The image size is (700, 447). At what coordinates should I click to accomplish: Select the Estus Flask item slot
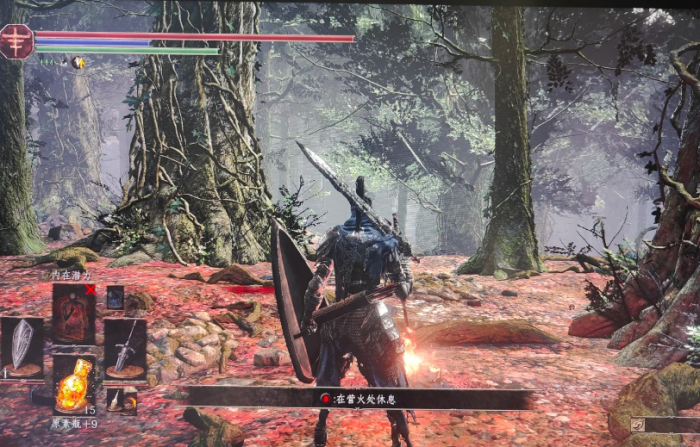click(x=74, y=383)
